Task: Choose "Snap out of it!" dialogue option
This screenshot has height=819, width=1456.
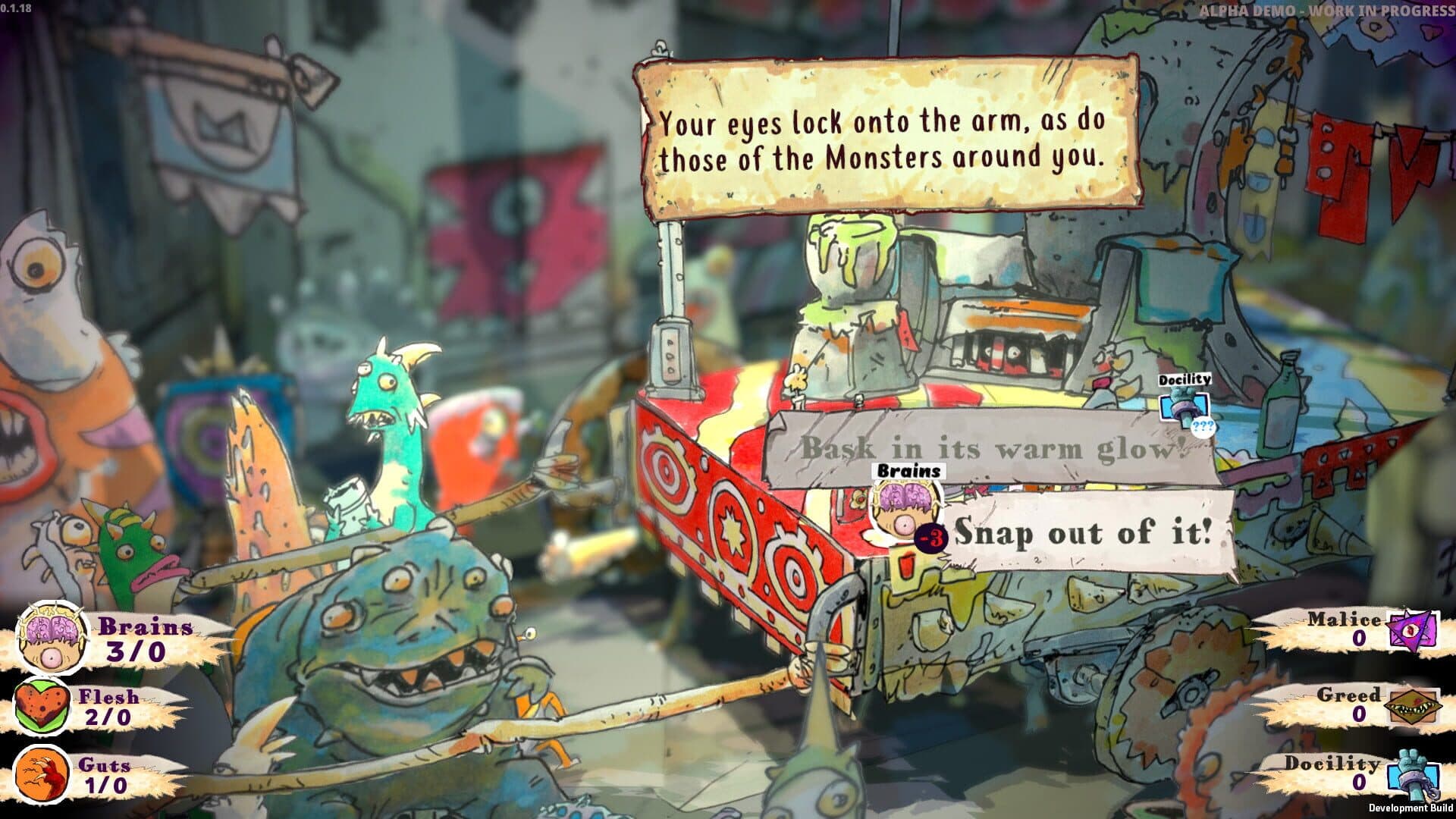Action: click(x=1084, y=533)
